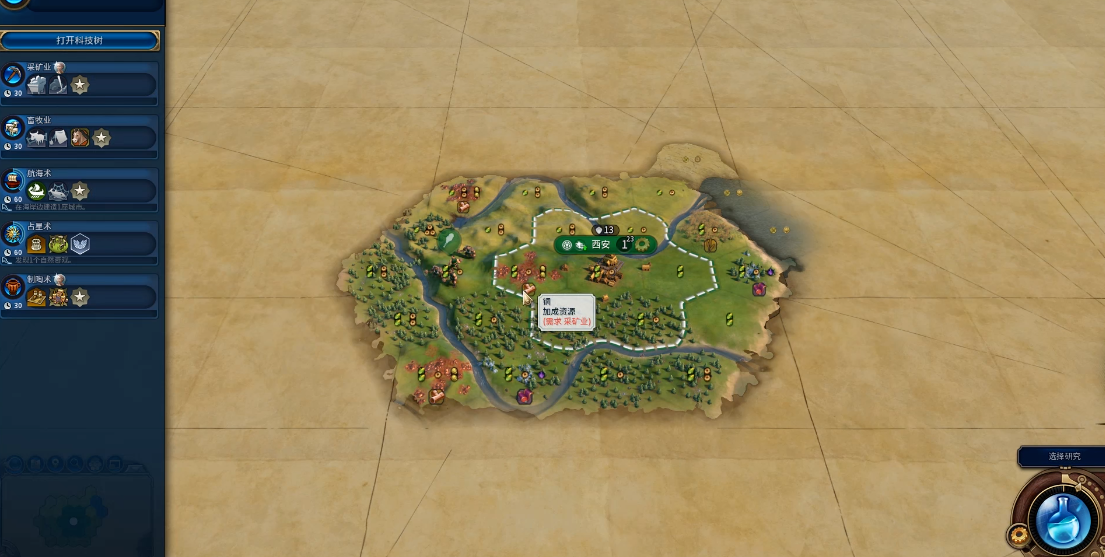The height and width of the screenshot is (557, 1105).
Task: Research Astrology (占星术)
Action: [x=79, y=241]
